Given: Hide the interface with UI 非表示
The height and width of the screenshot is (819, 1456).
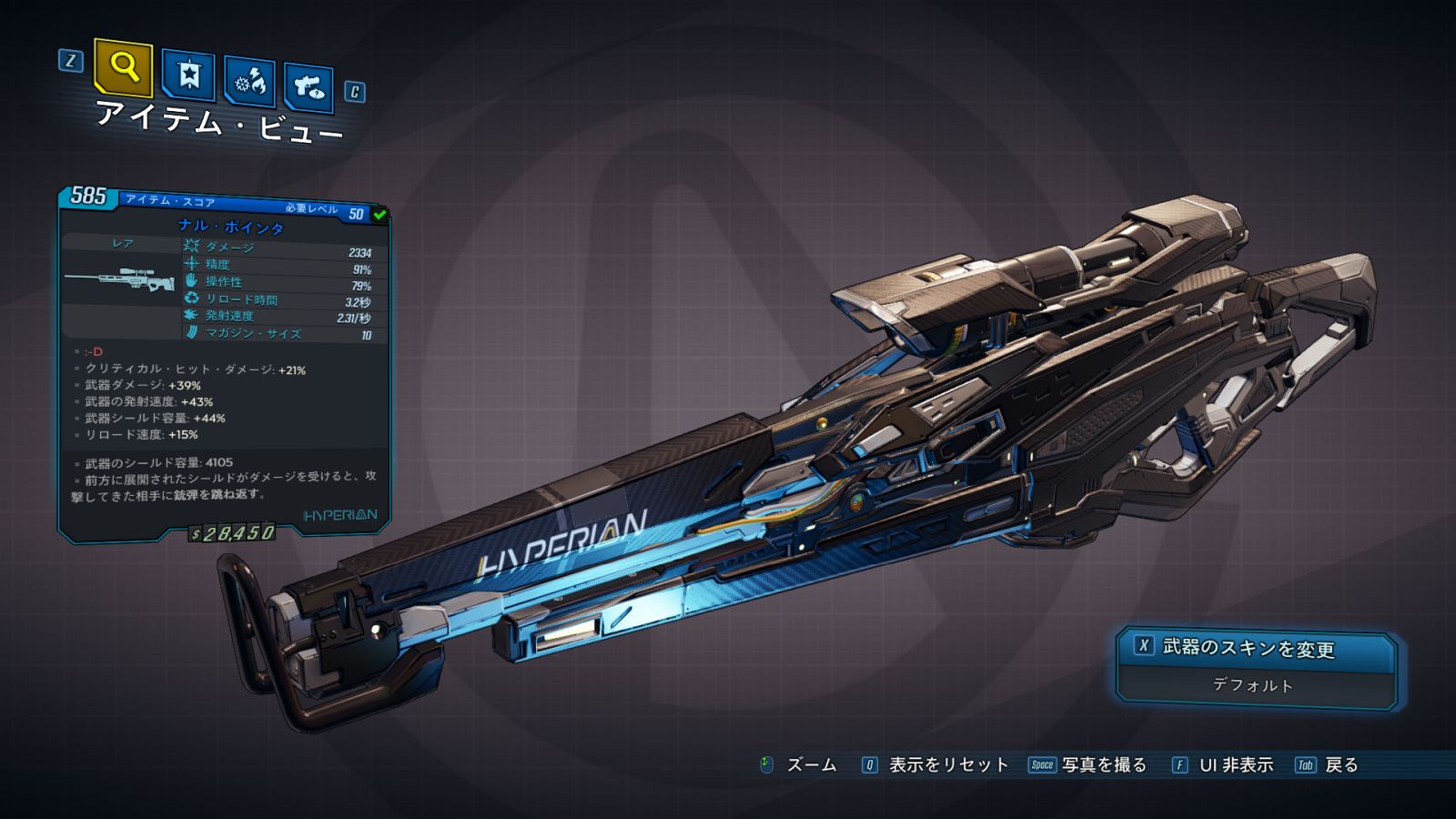Looking at the screenshot, I should [x=1235, y=765].
